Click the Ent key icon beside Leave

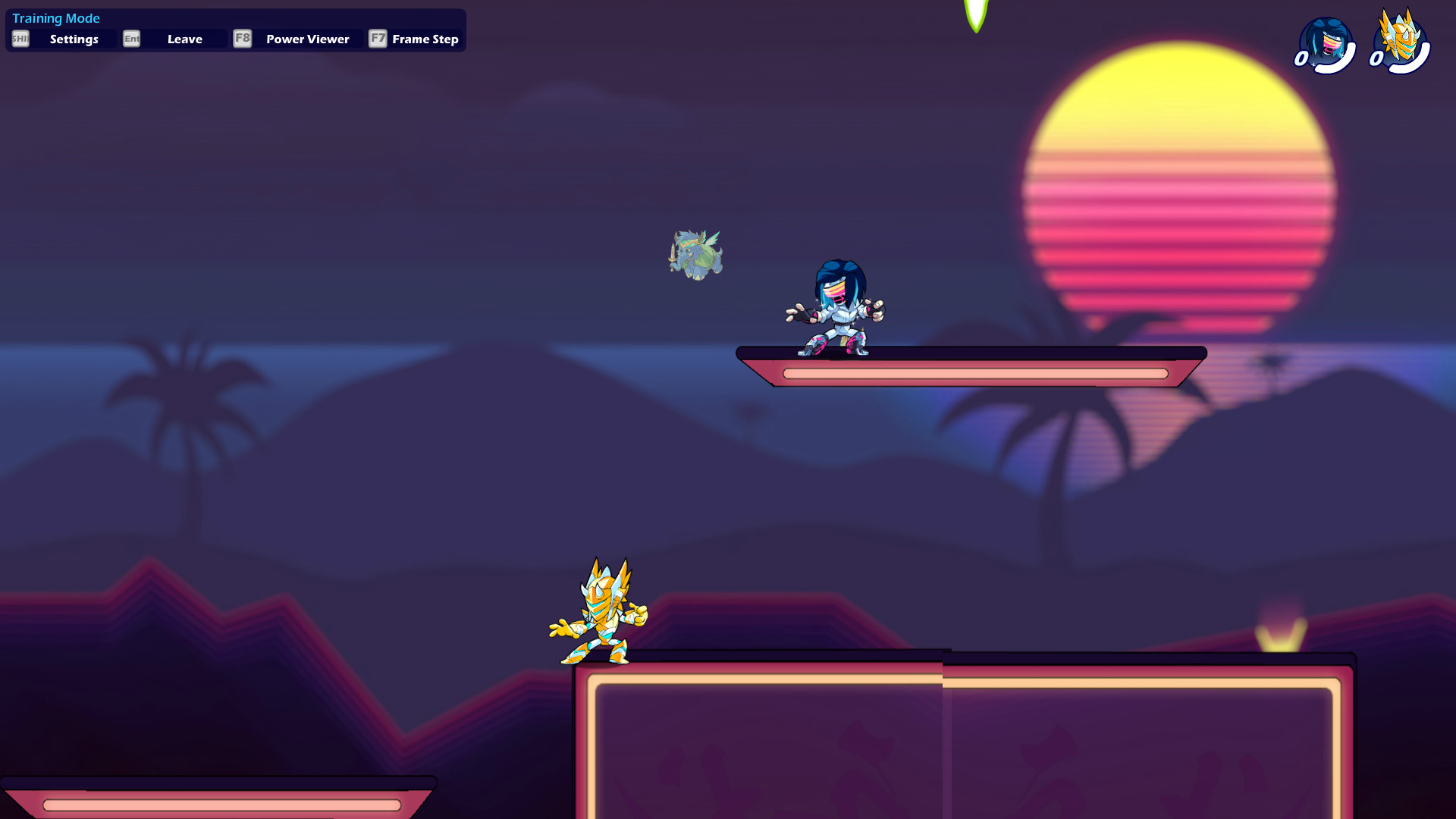click(x=131, y=39)
